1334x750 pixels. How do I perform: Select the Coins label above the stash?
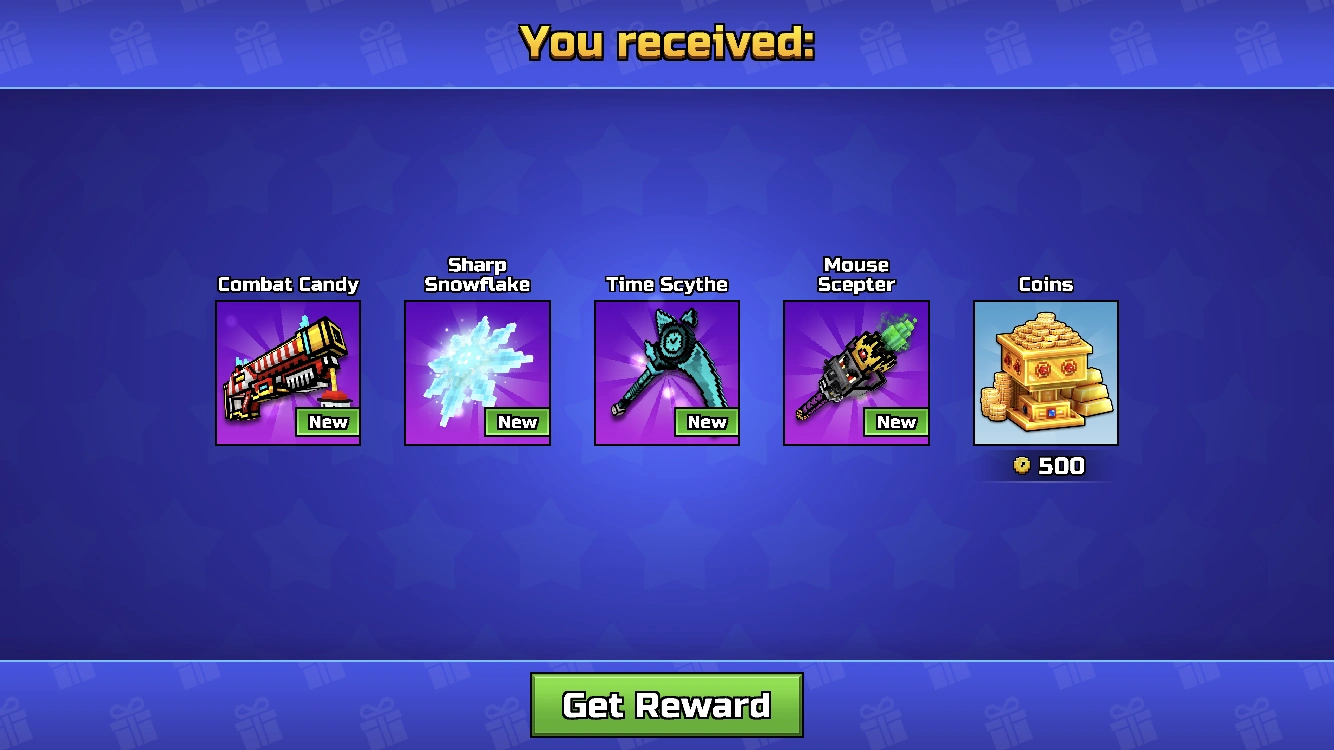[1046, 284]
